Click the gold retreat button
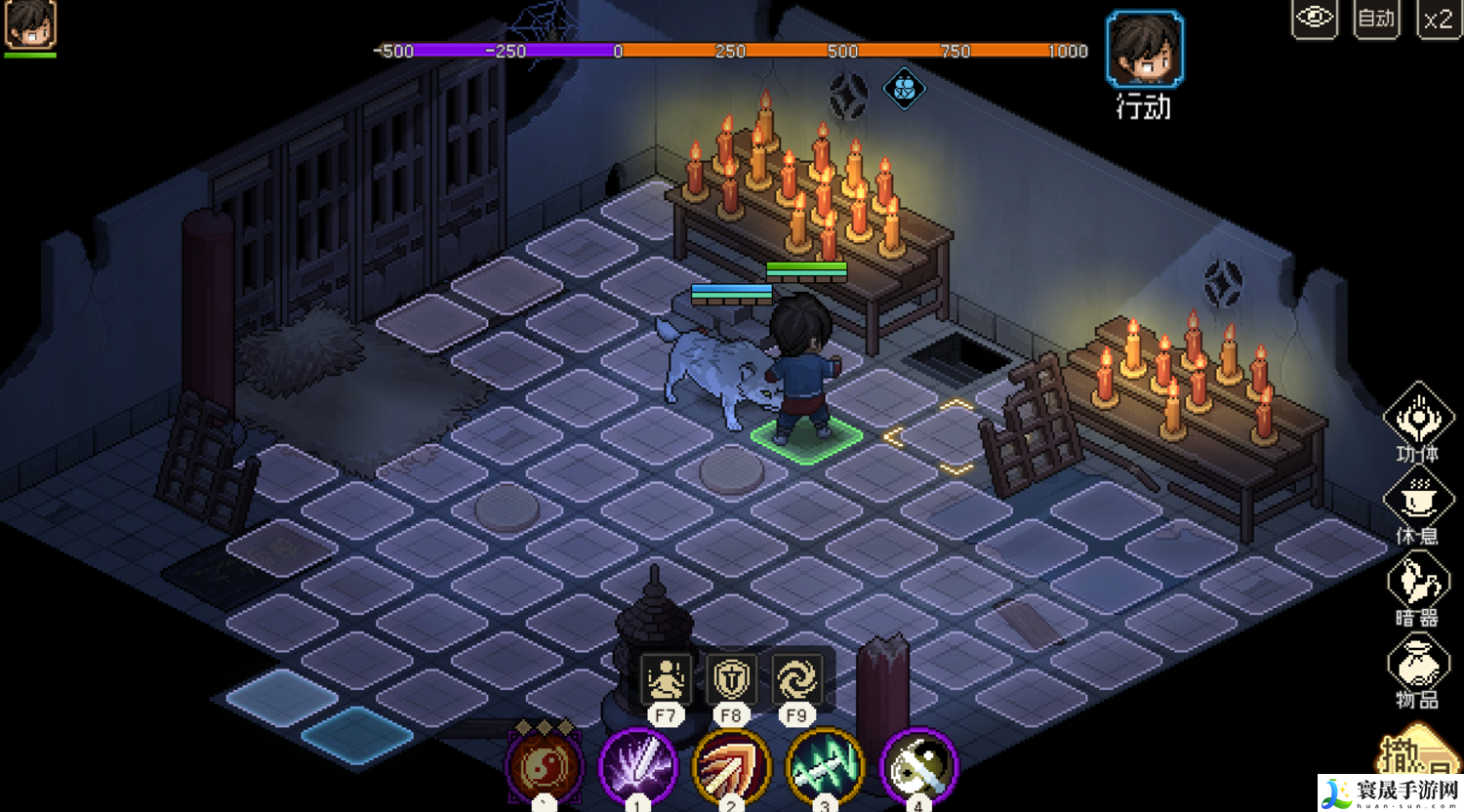 pos(1413,755)
